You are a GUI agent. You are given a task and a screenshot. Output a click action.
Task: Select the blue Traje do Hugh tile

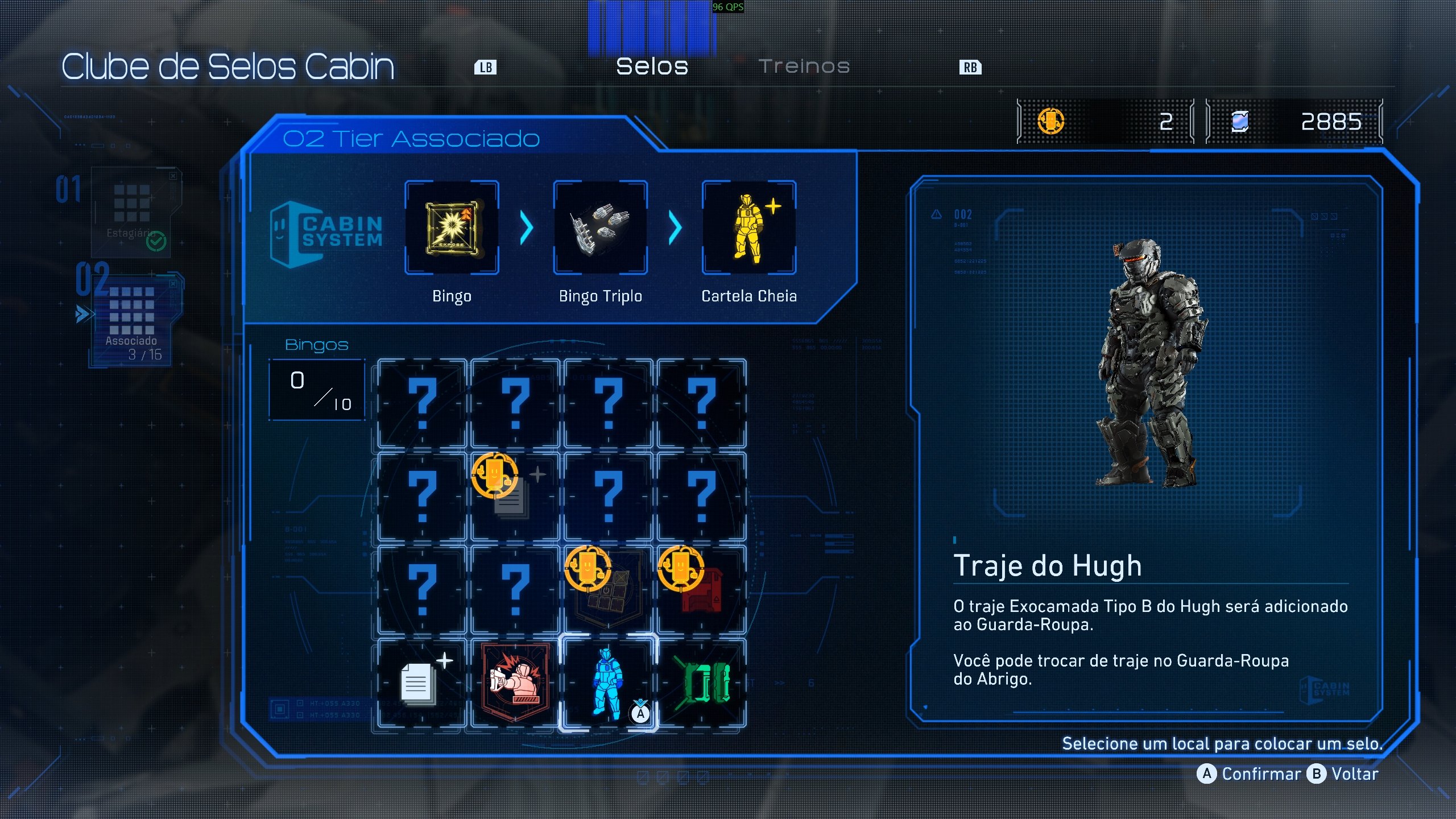coord(608,682)
